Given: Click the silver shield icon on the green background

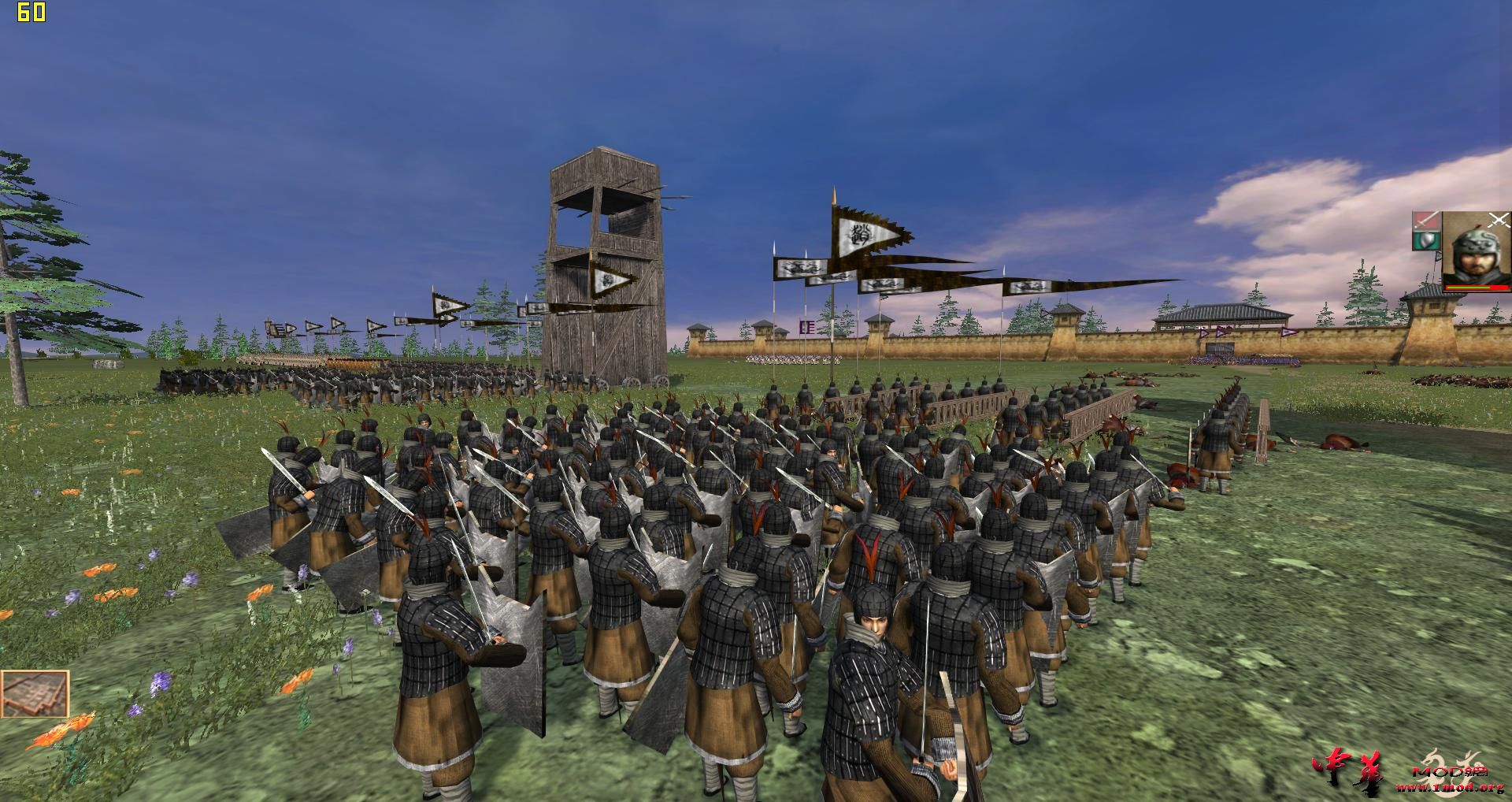Looking at the screenshot, I should 1428,241.
